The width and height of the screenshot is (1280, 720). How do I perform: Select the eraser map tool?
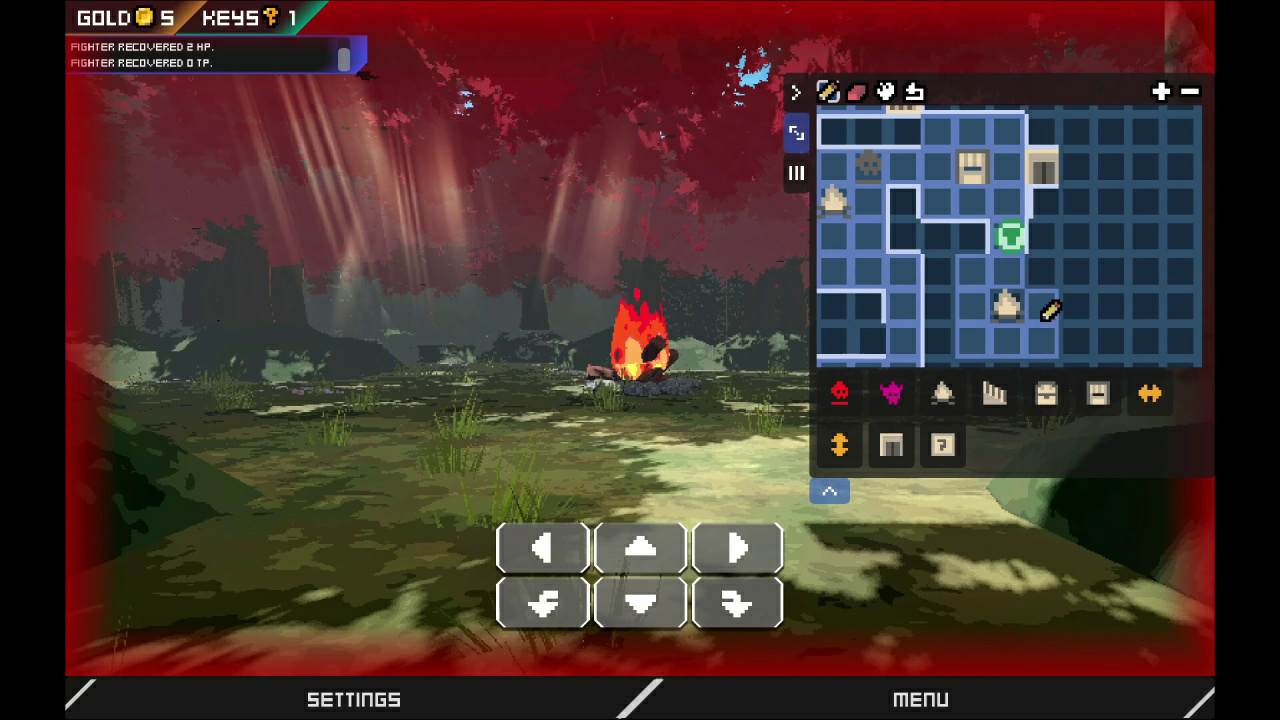click(x=857, y=92)
